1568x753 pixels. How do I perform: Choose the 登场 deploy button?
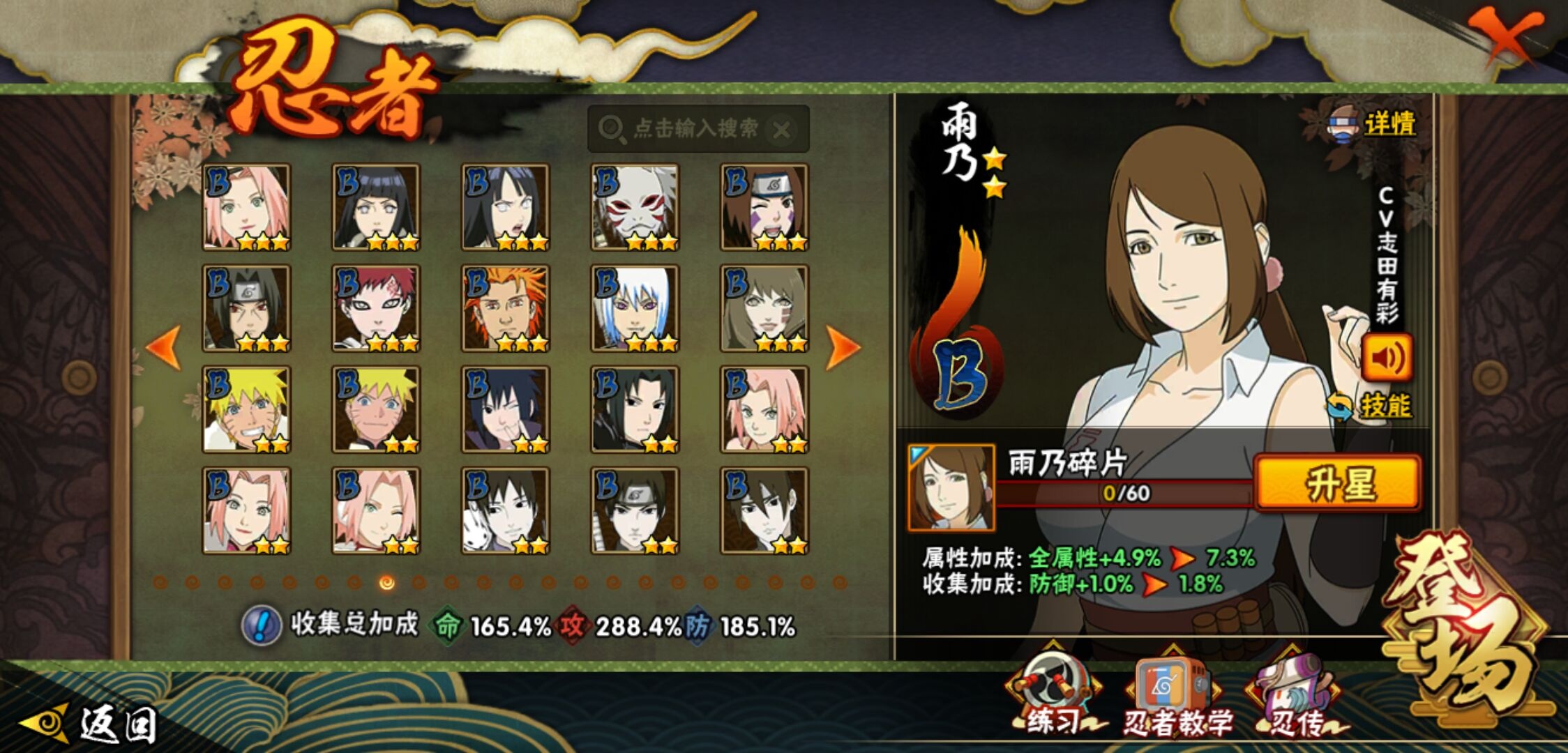point(1465,627)
